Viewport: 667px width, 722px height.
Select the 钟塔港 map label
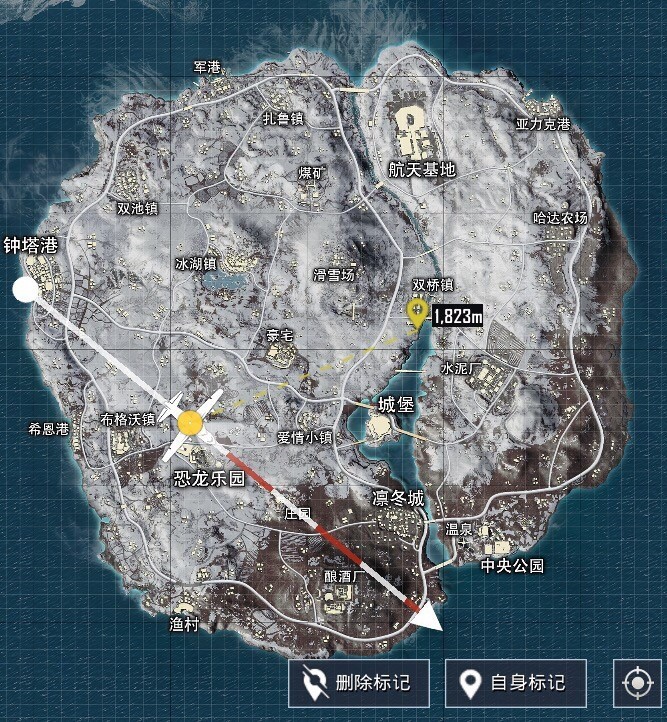click(32, 245)
